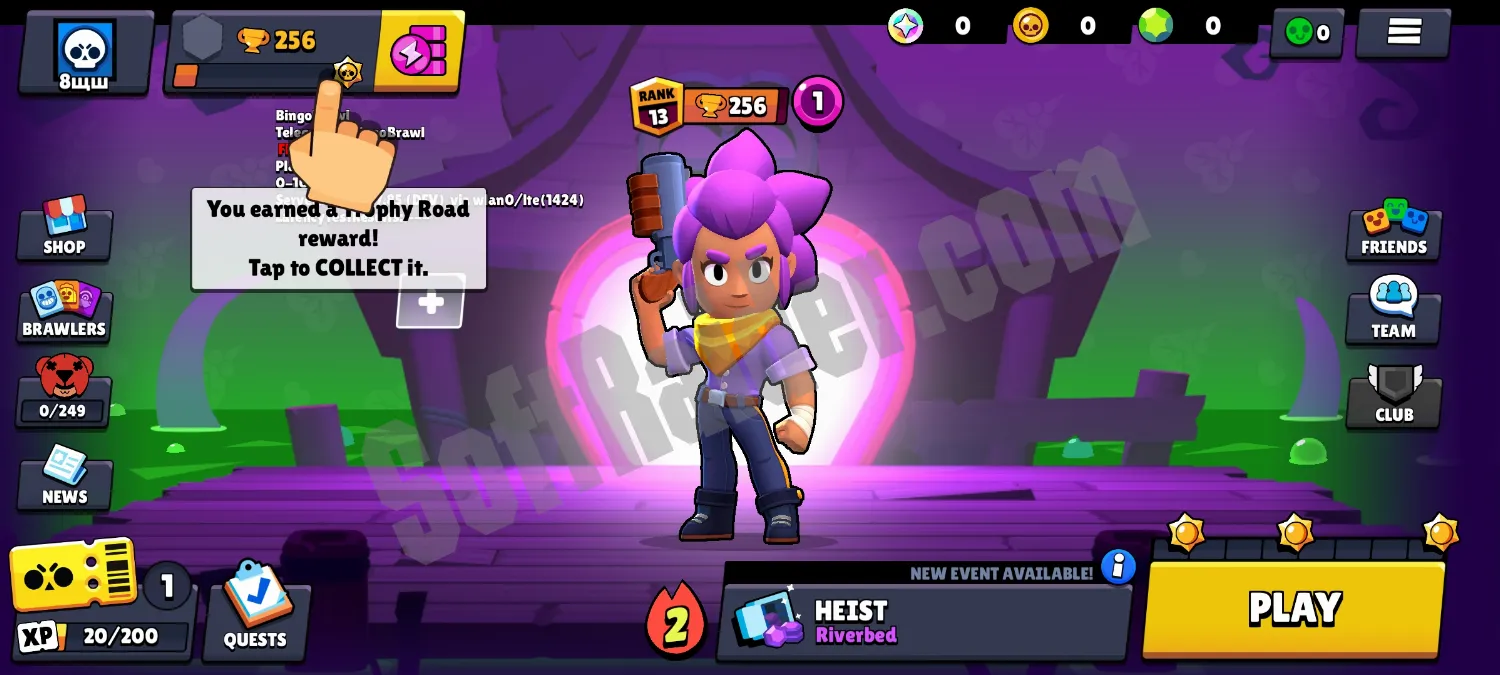Open the TEAM lobby
Viewport: 1500px width, 675px height.
click(1393, 311)
